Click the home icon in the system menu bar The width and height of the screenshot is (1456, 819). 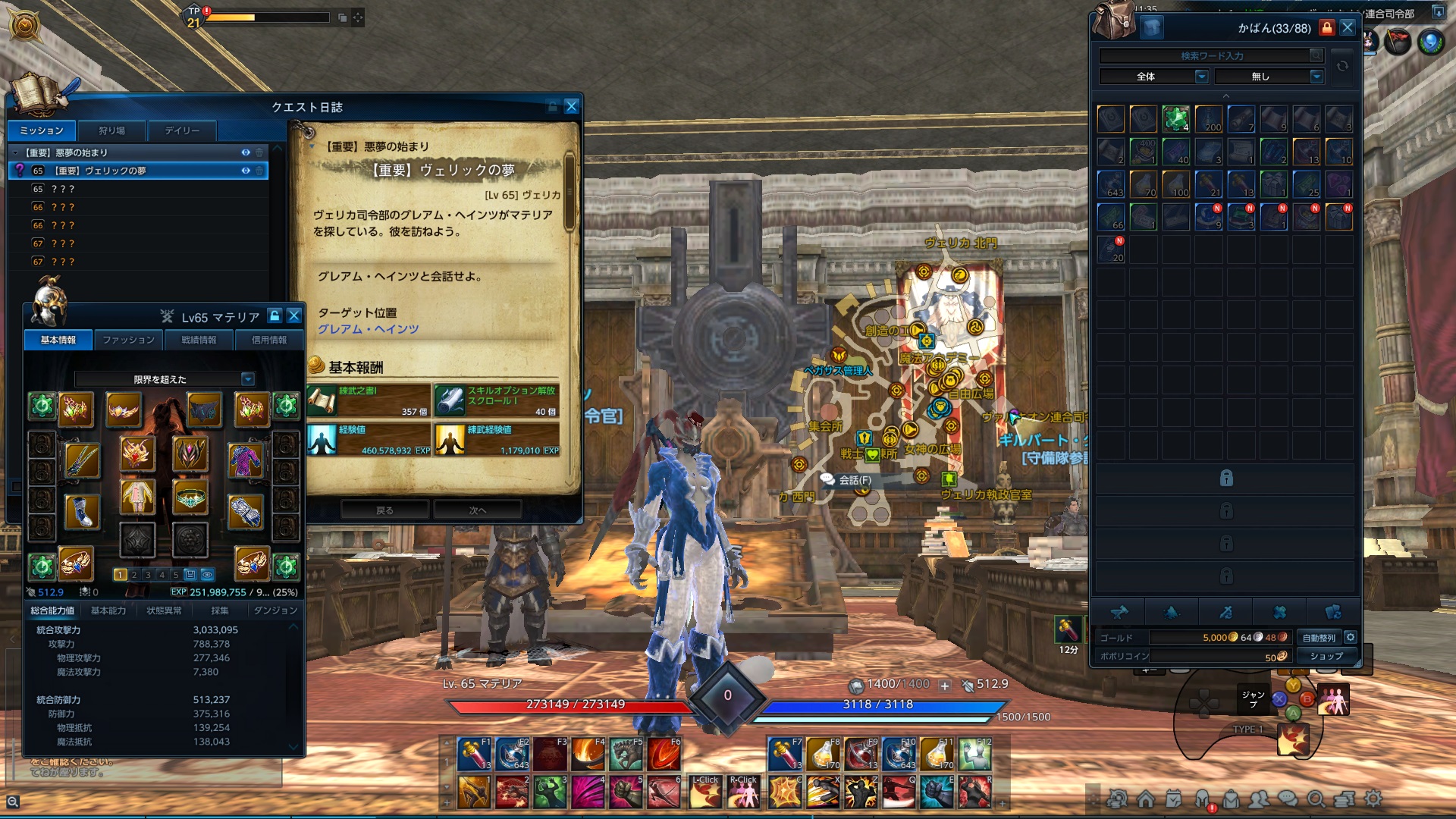pos(1146,798)
